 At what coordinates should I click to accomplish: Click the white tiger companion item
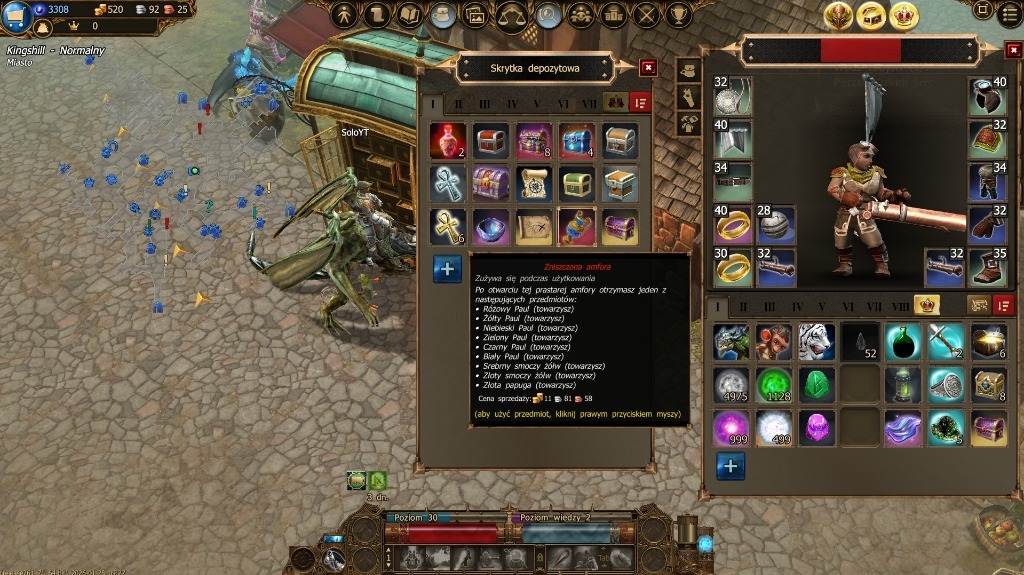point(816,342)
